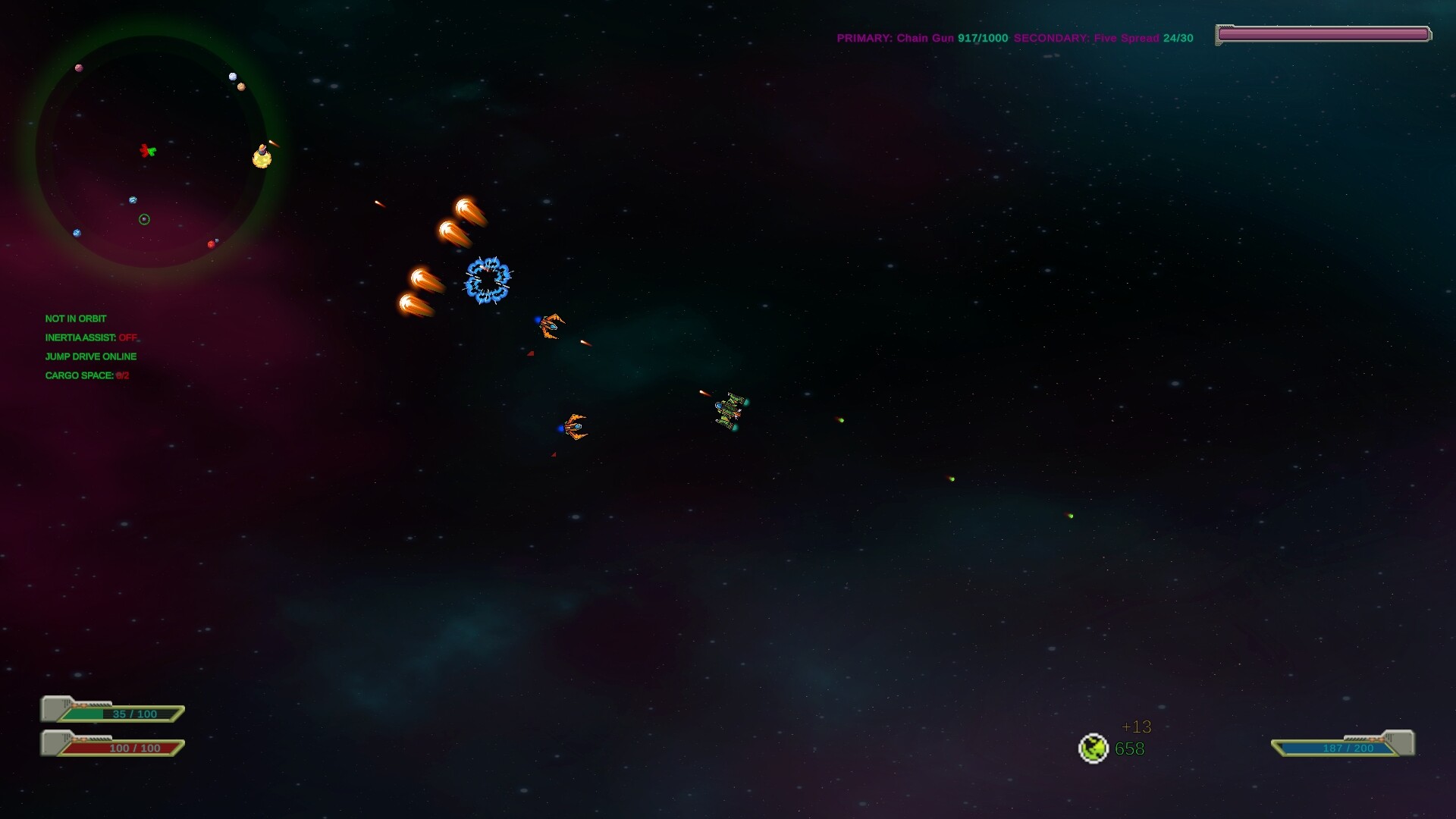The image size is (1456, 819).
Task: Select the tan planet beside the white planet
Action: point(241,86)
